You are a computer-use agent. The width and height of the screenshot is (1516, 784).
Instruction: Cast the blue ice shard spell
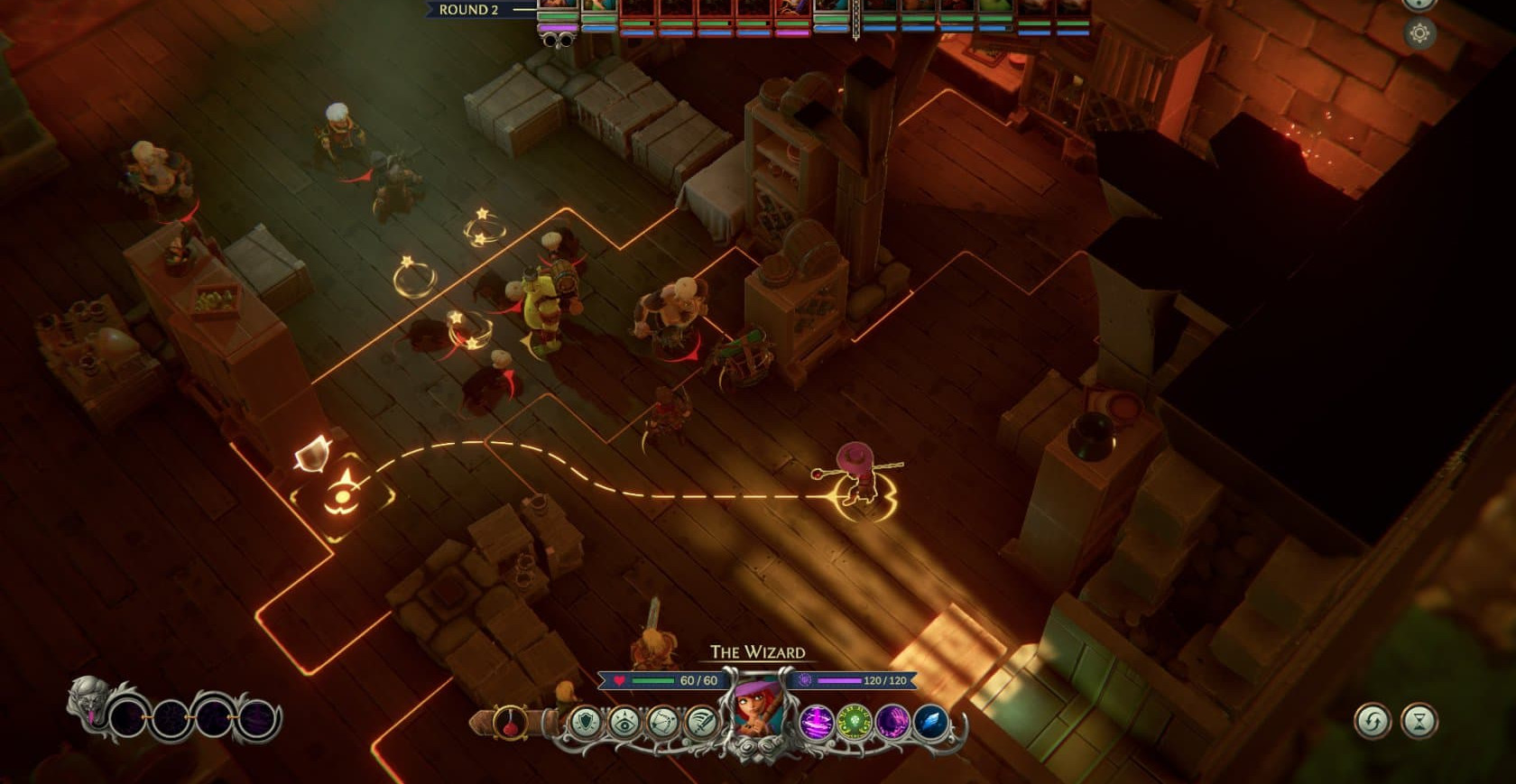coord(929,723)
